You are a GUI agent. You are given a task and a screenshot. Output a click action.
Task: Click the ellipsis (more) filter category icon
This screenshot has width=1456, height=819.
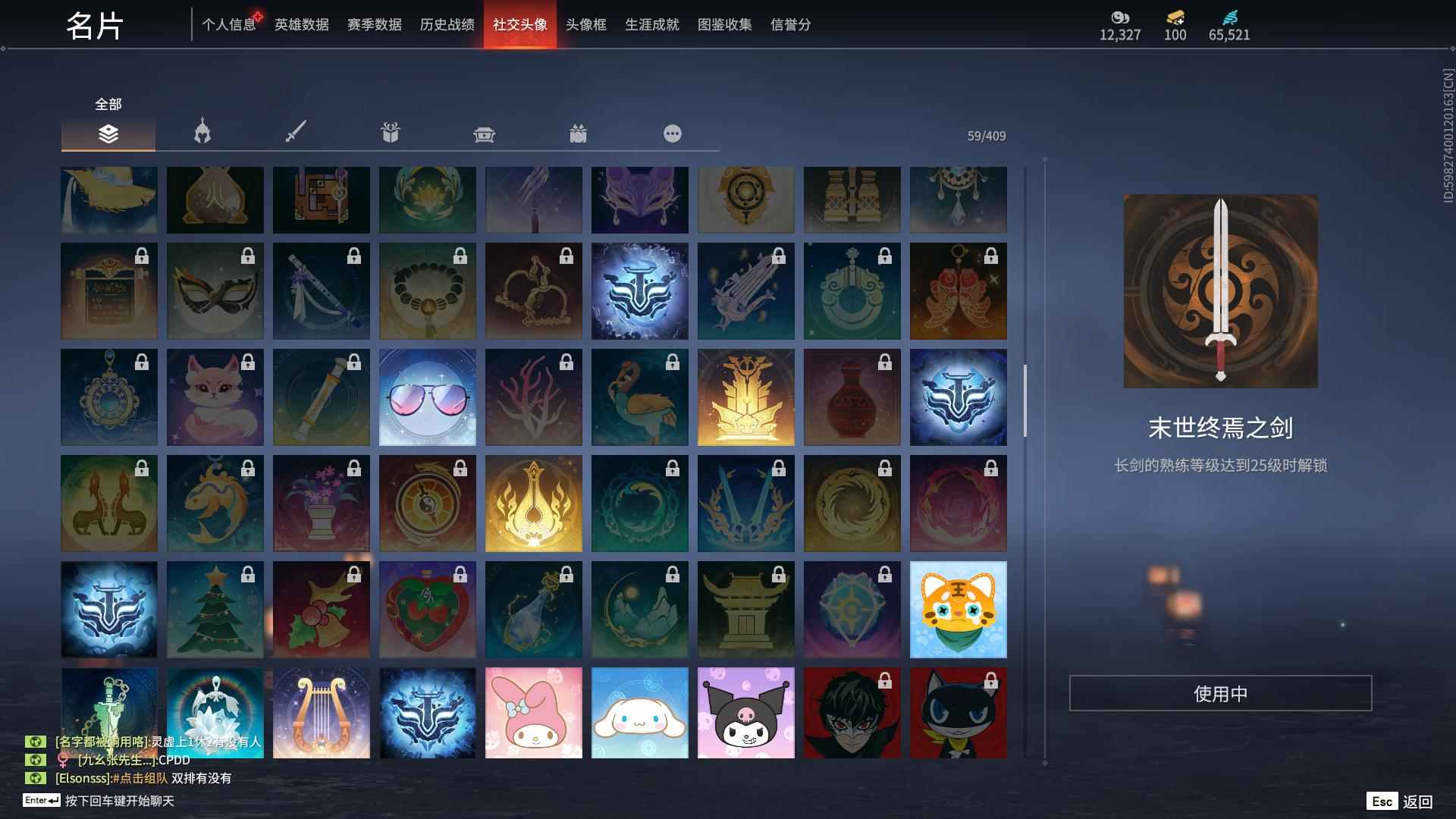point(672,133)
